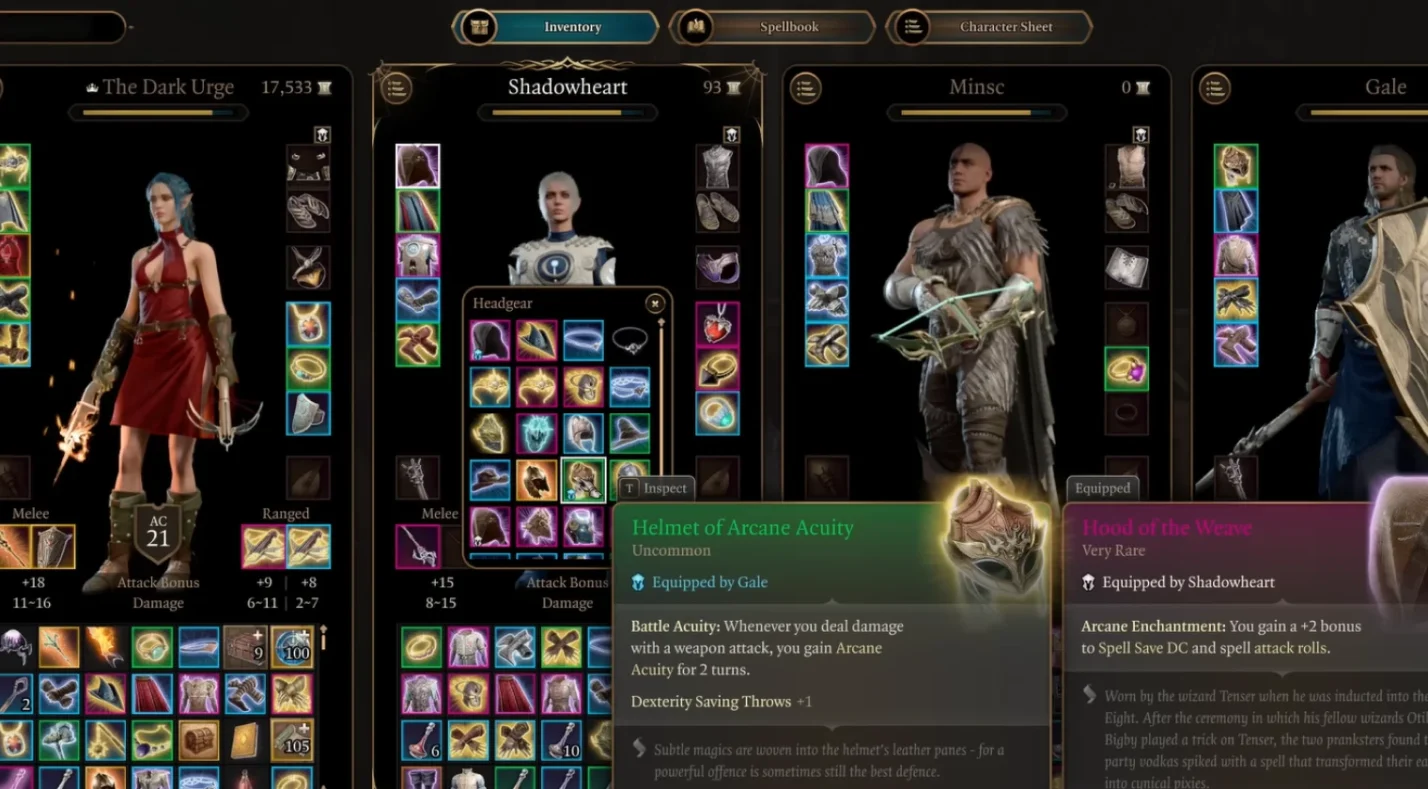Select Minsc's purple gem ring slot
1428x789 pixels.
(x=1126, y=368)
